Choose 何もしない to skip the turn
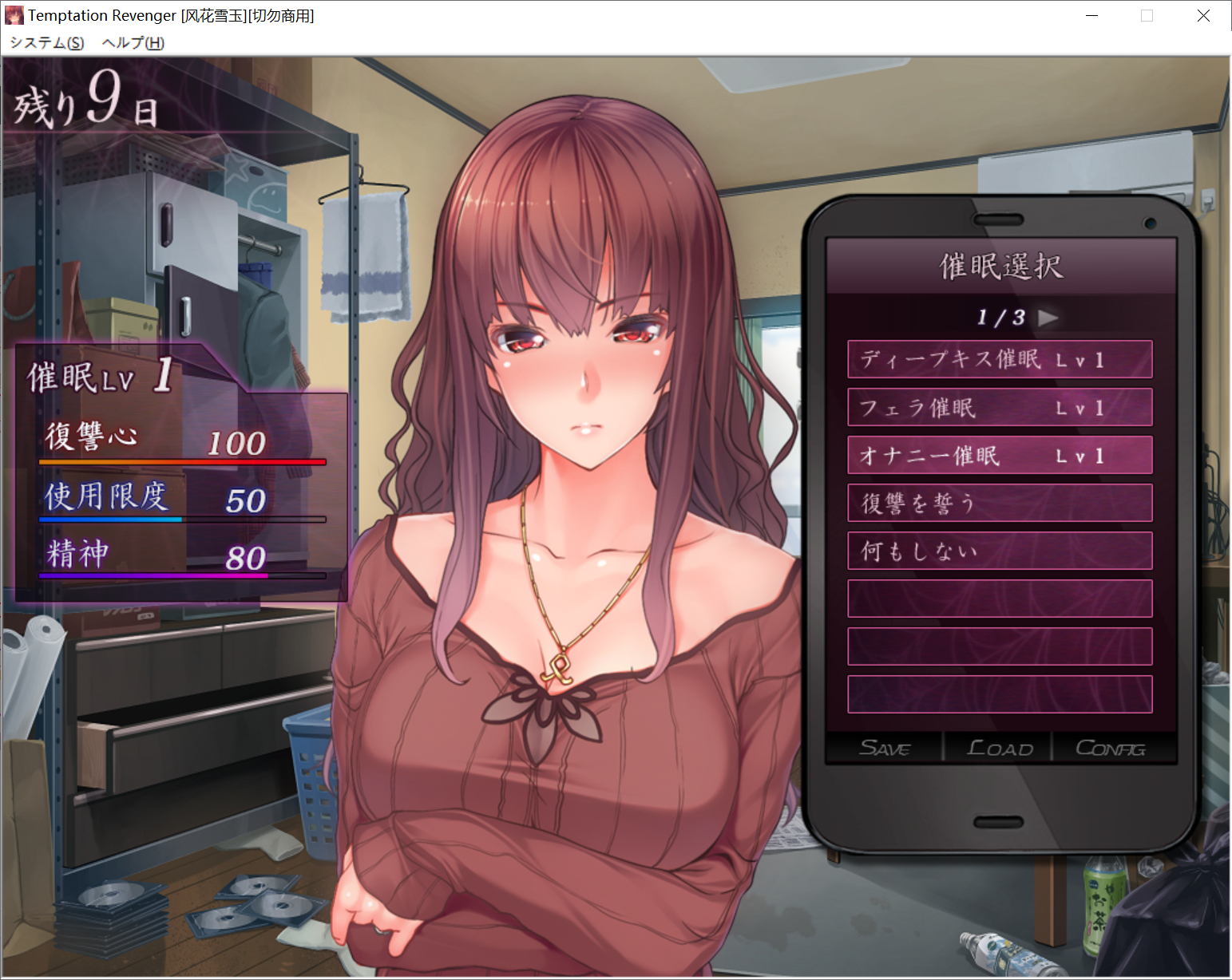Viewport: 1232px width, 980px height. click(x=999, y=551)
